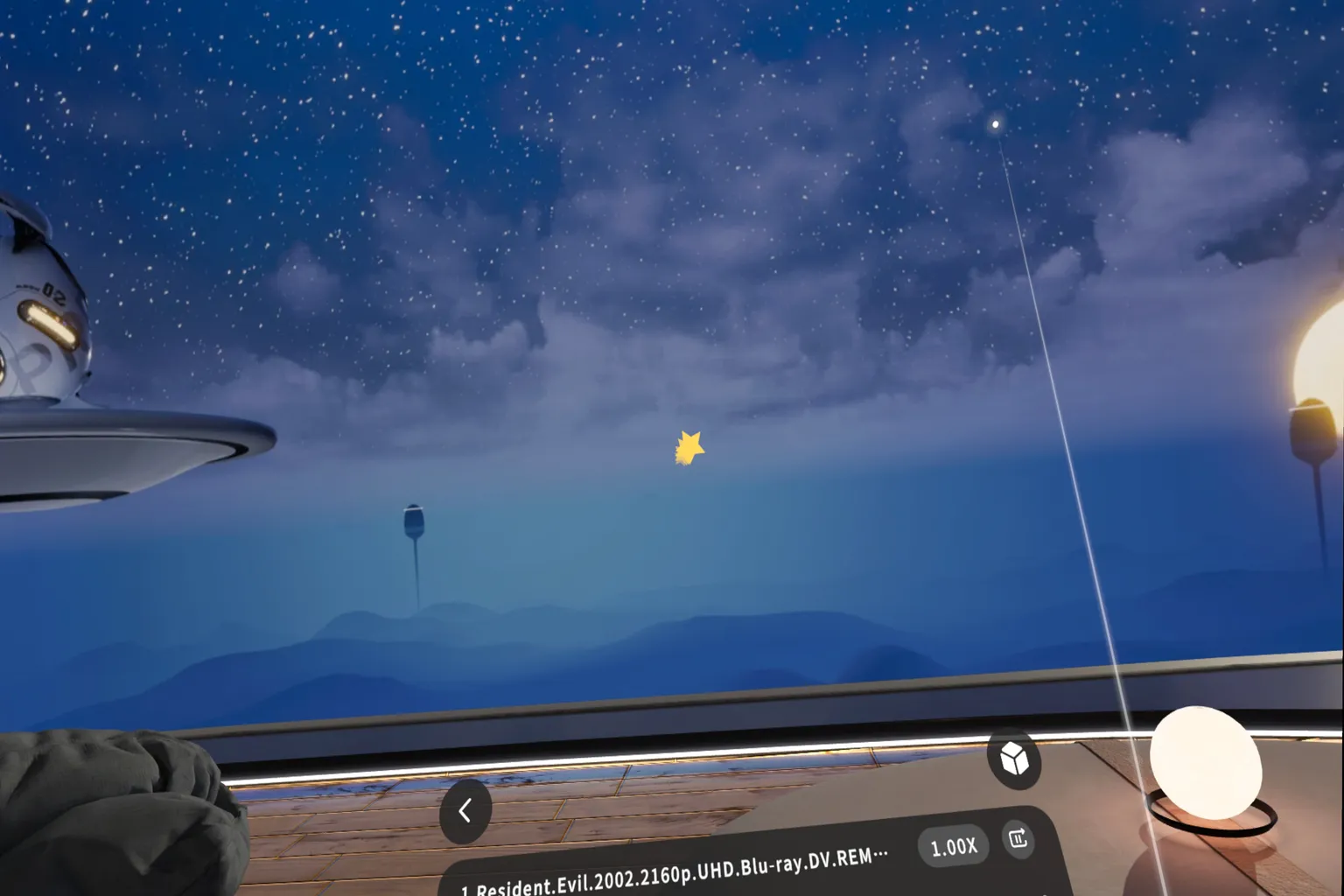Click the back chevron arrow
1344x896 pixels.
click(x=466, y=809)
